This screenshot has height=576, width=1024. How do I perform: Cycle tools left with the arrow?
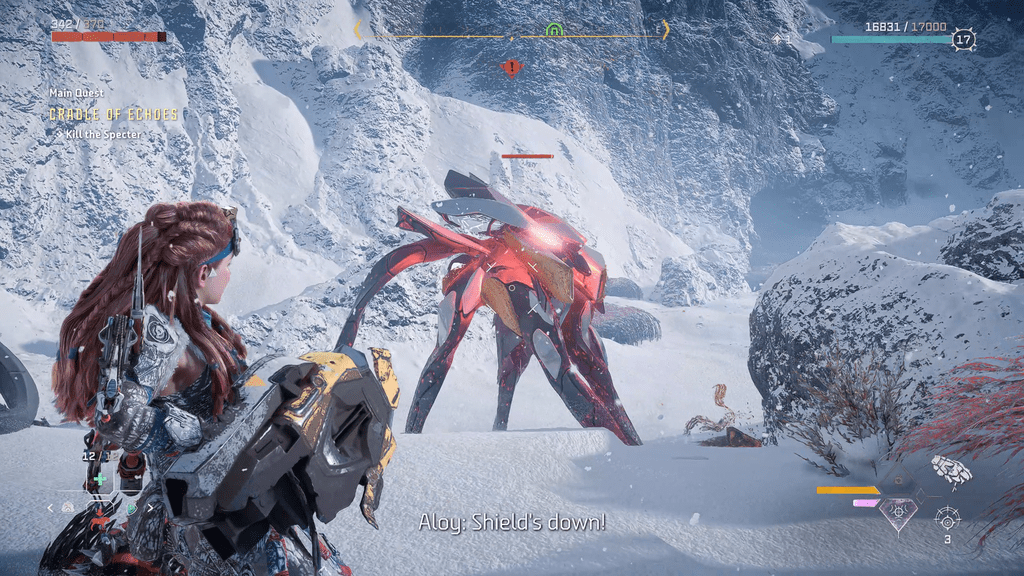[x=52, y=508]
